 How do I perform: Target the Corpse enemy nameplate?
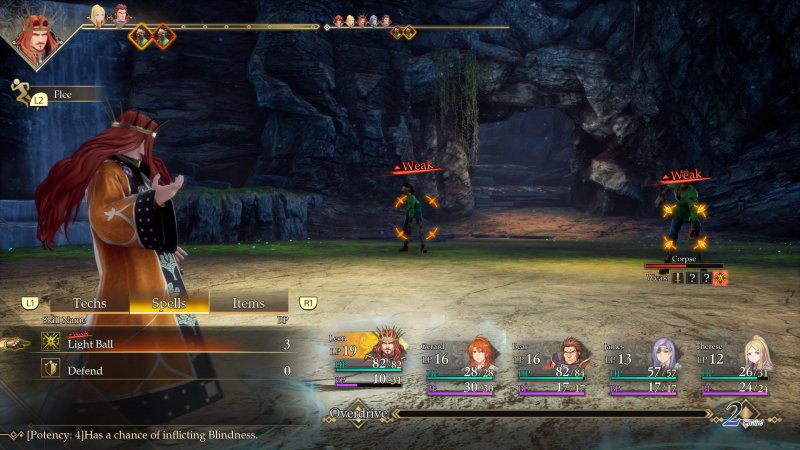(x=684, y=258)
